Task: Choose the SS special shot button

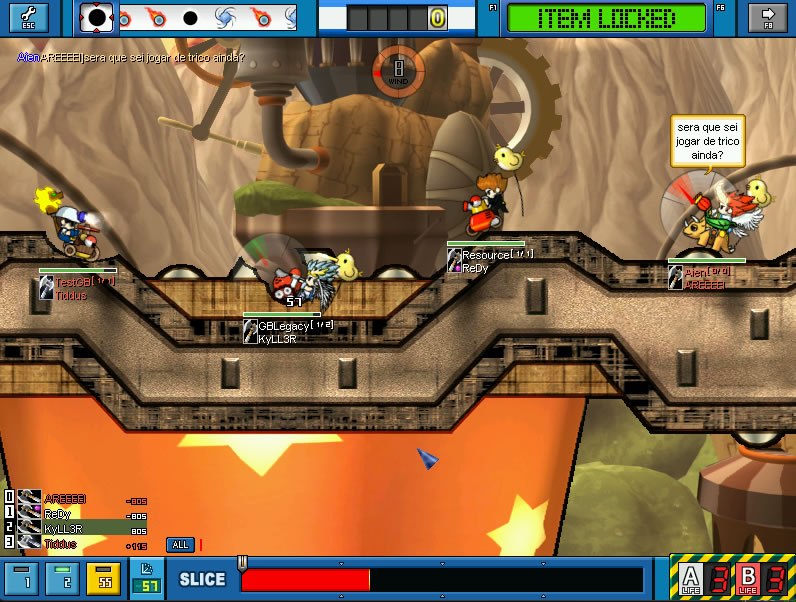Action: (102, 580)
